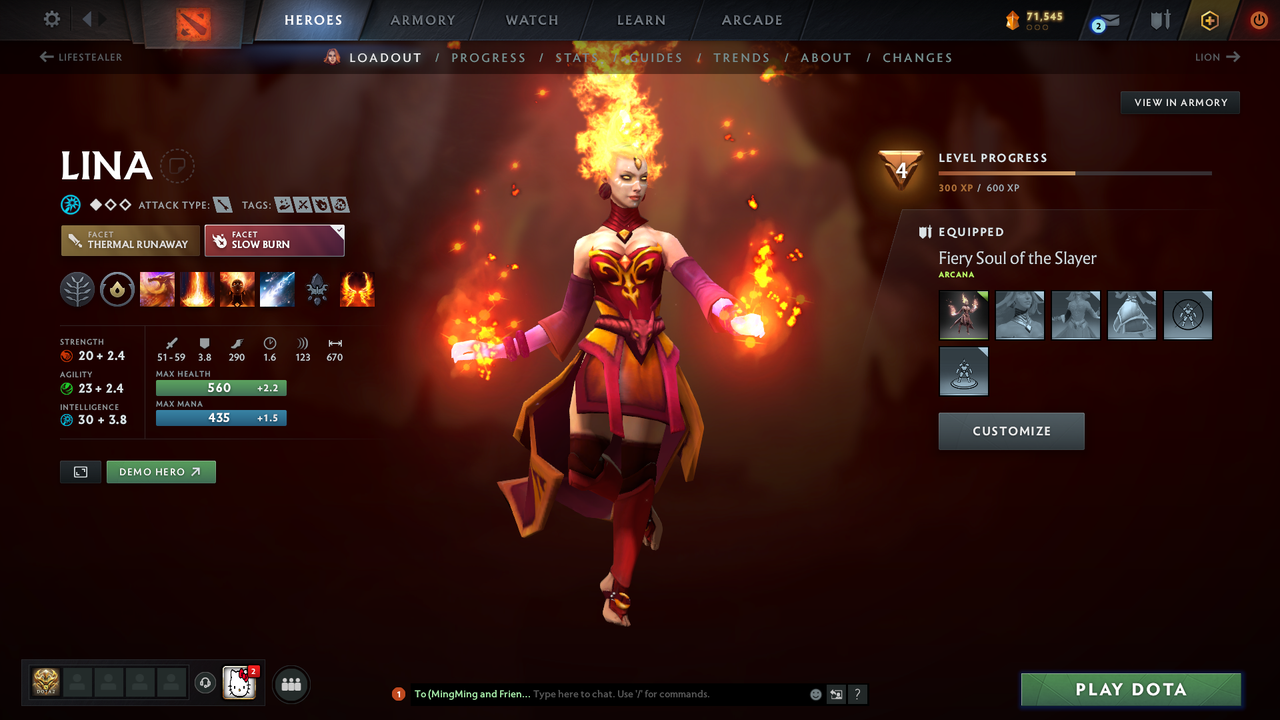Select Lina's Dragon Slave ability icon
The height and width of the screenshot is (720, 1280).
[x=157, y=289]
